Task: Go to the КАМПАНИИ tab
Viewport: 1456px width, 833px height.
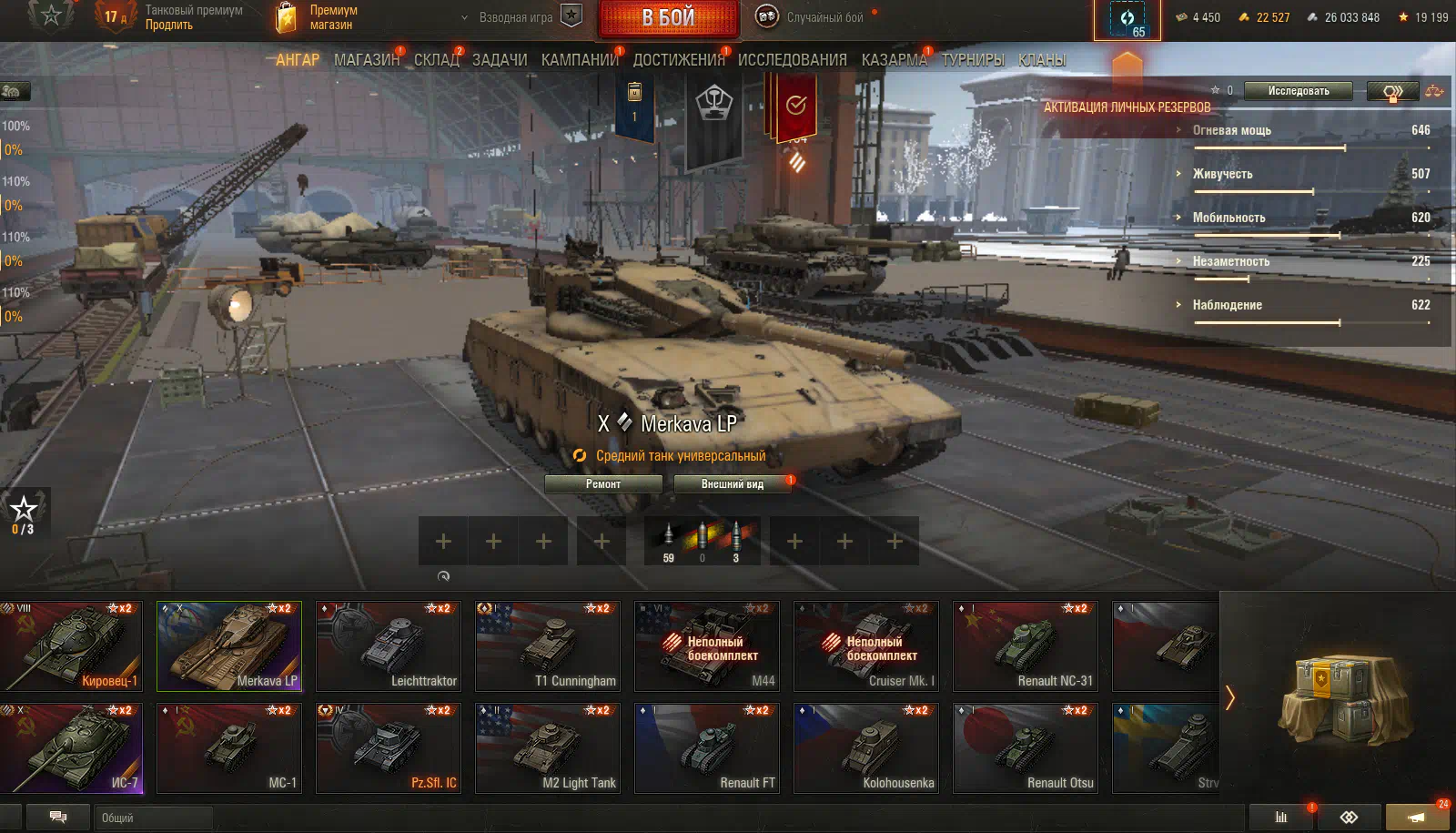Action: (580, 60)
